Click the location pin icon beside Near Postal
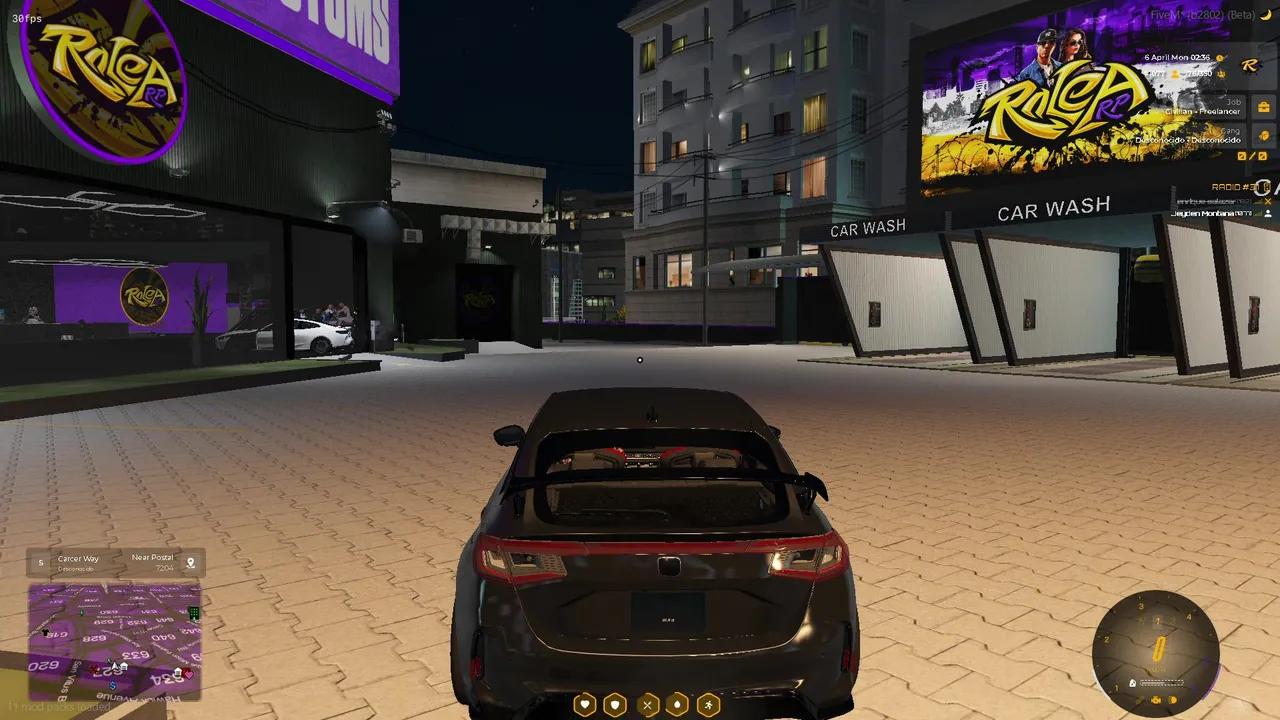Viewport: 1280px width, 720px height. tap(191, 562)
